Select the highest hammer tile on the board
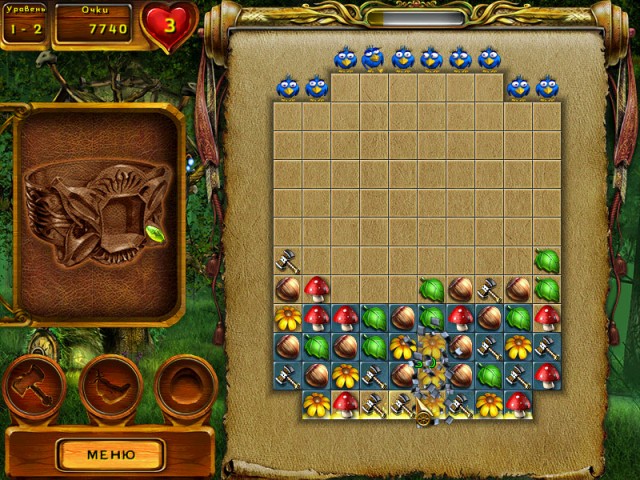Screen dimensions: 640x480 coord(288,262)
